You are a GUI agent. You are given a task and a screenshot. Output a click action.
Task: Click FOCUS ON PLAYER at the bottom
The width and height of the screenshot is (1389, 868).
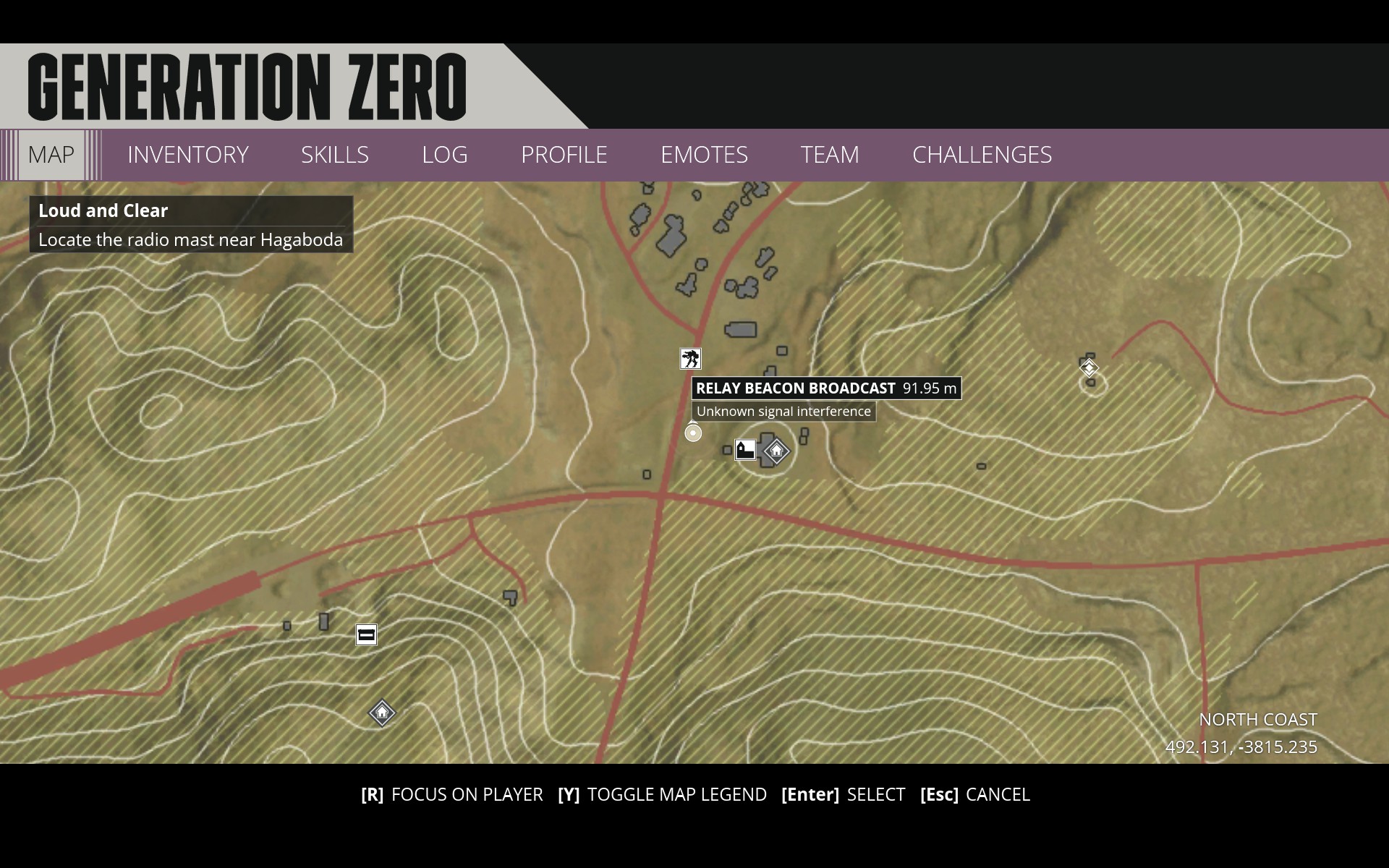click(x=467, y=794)
